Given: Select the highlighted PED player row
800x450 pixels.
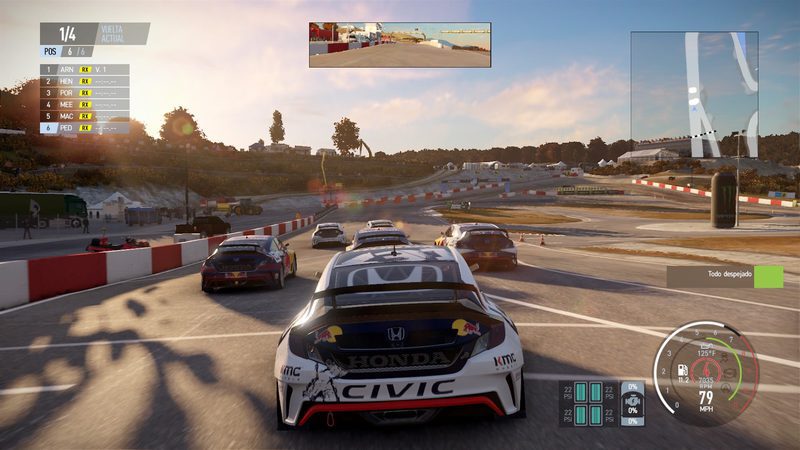Looking at the screenshot, I should click(84, 128).
